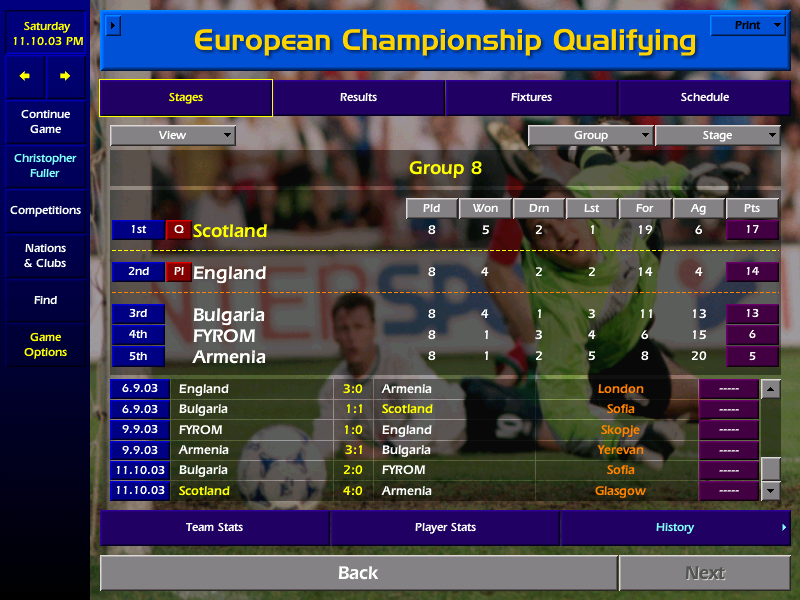Open the History menu
Screen dimensions: 800x600
pos(675,527)
